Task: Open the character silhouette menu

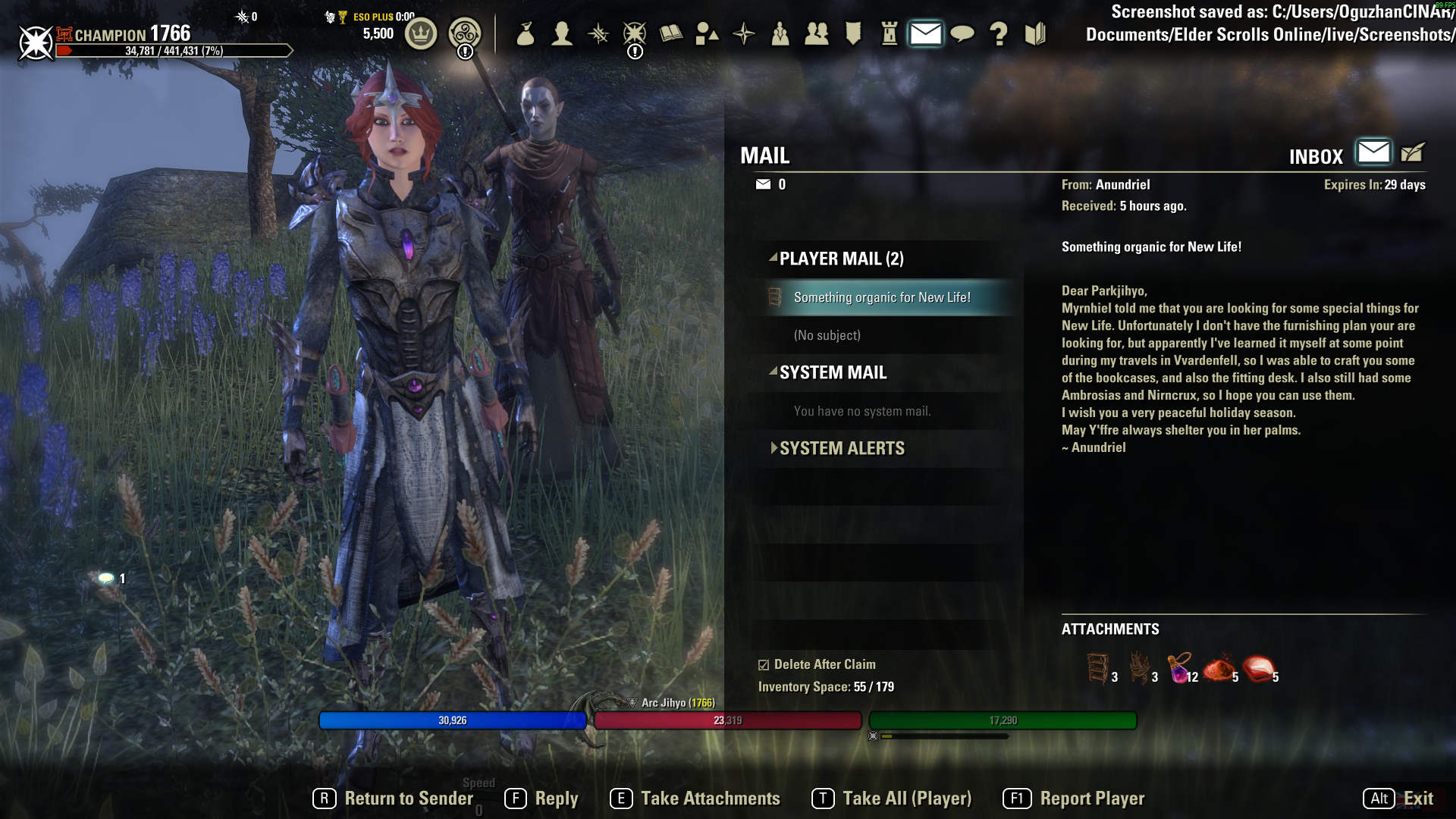Action: coord(562,34)
